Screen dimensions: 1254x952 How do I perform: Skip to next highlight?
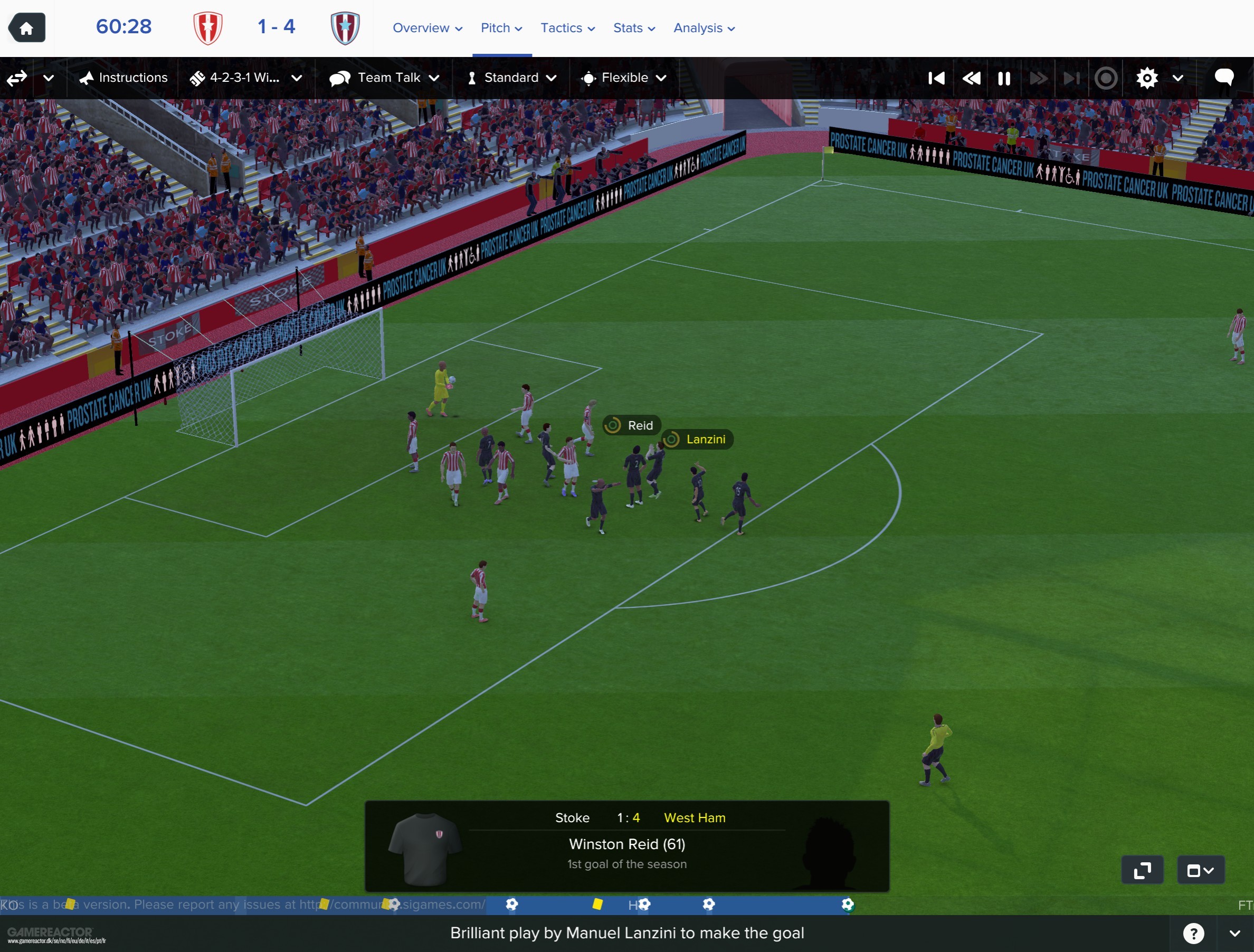[1071, 78]
